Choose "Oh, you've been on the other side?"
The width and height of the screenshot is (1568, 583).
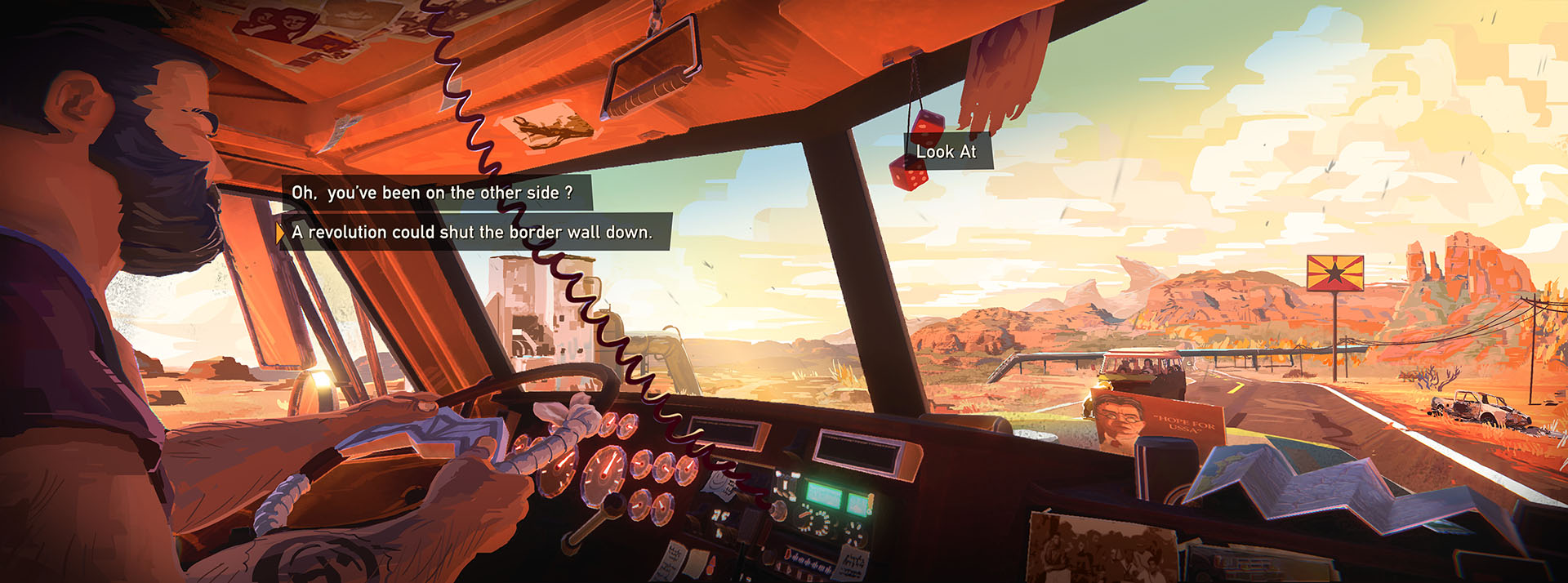(433, 194)
